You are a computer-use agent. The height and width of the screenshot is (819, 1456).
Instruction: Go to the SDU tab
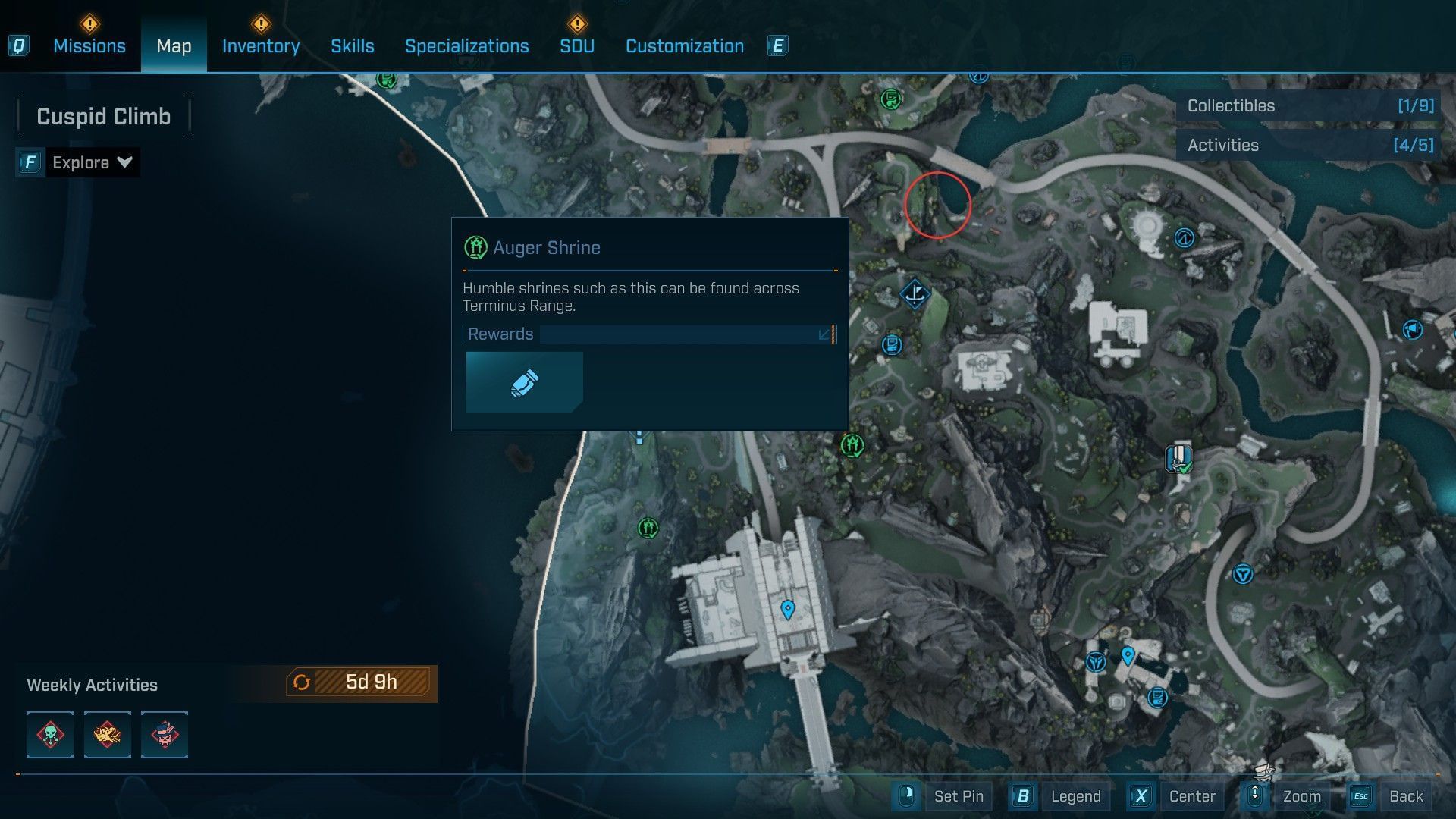coord(576,46)
